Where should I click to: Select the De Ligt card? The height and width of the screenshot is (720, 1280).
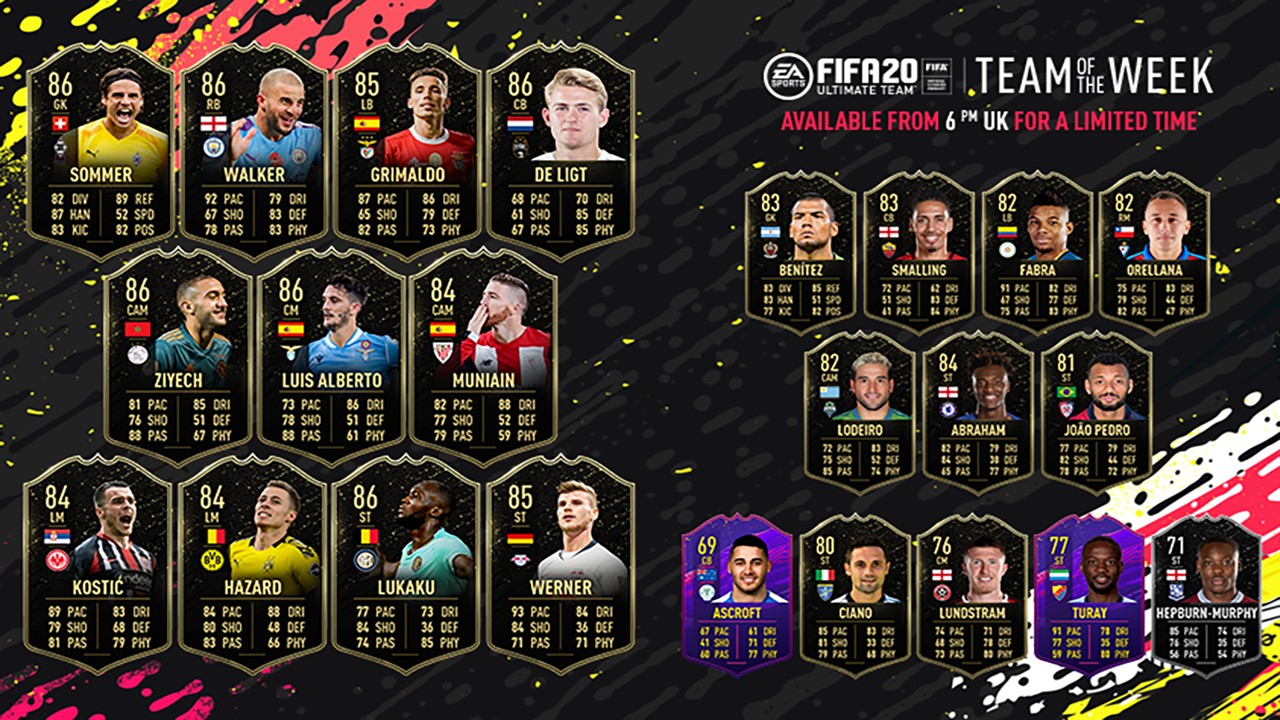coord(560,152)
